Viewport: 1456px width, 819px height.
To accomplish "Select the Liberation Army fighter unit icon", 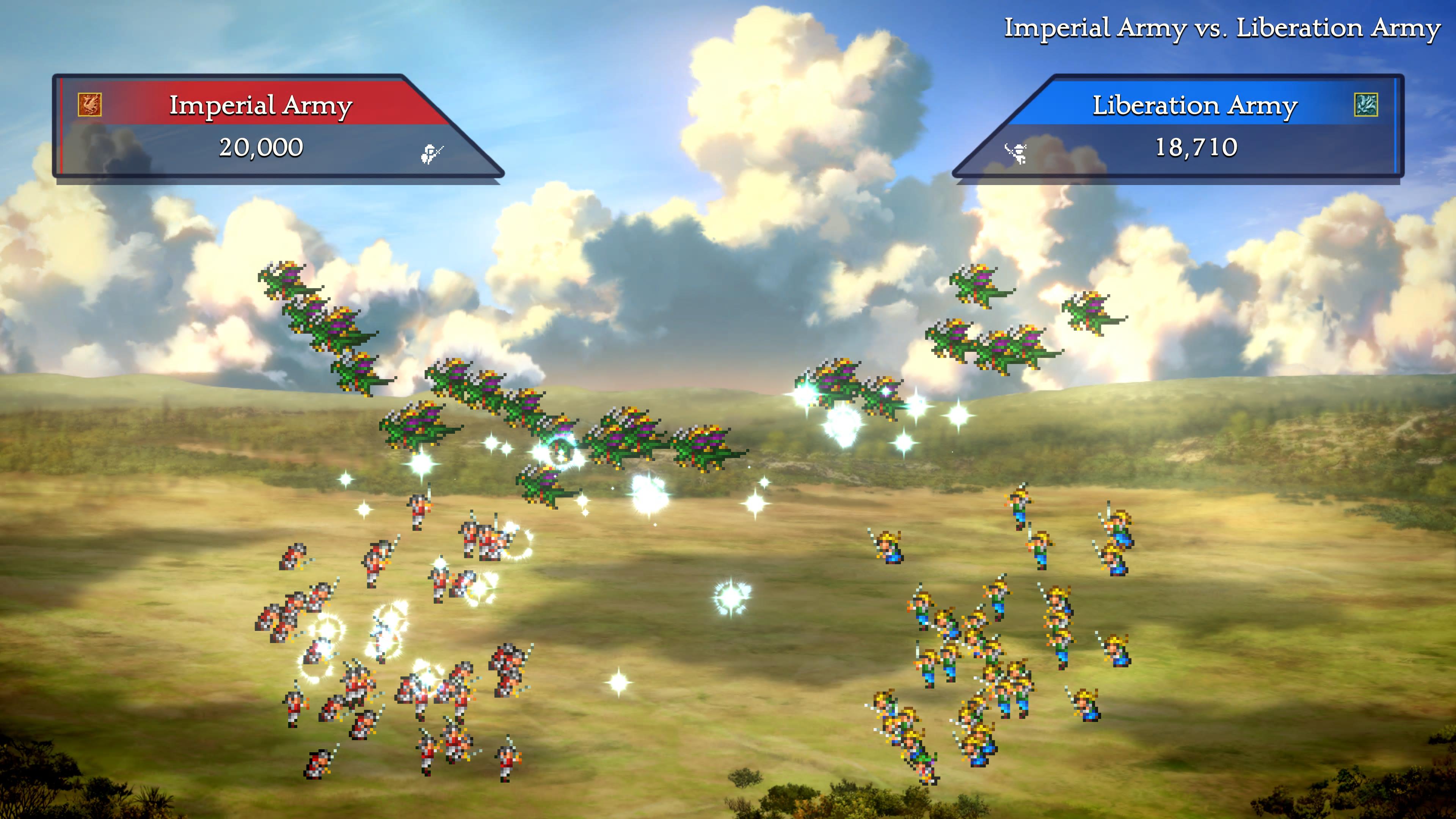I will tap(1016, 153).
